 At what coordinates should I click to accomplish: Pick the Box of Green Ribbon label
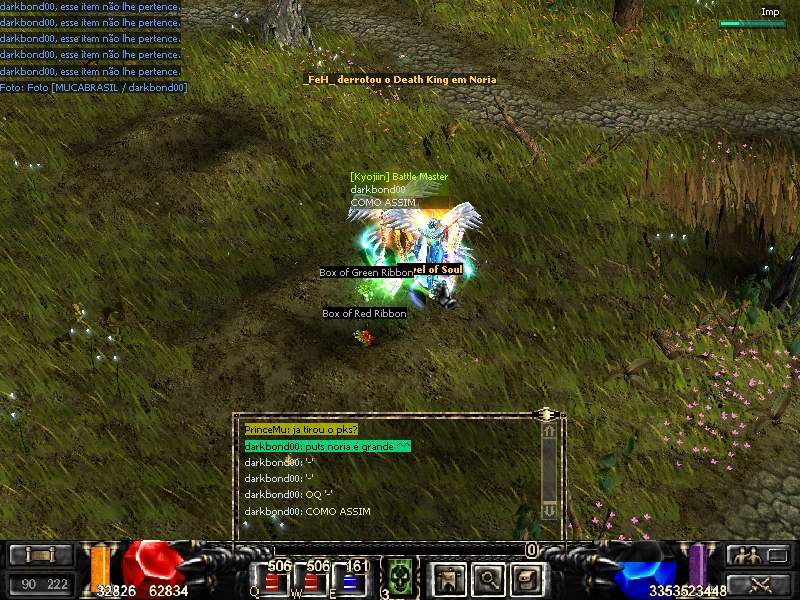click(364, 273)
